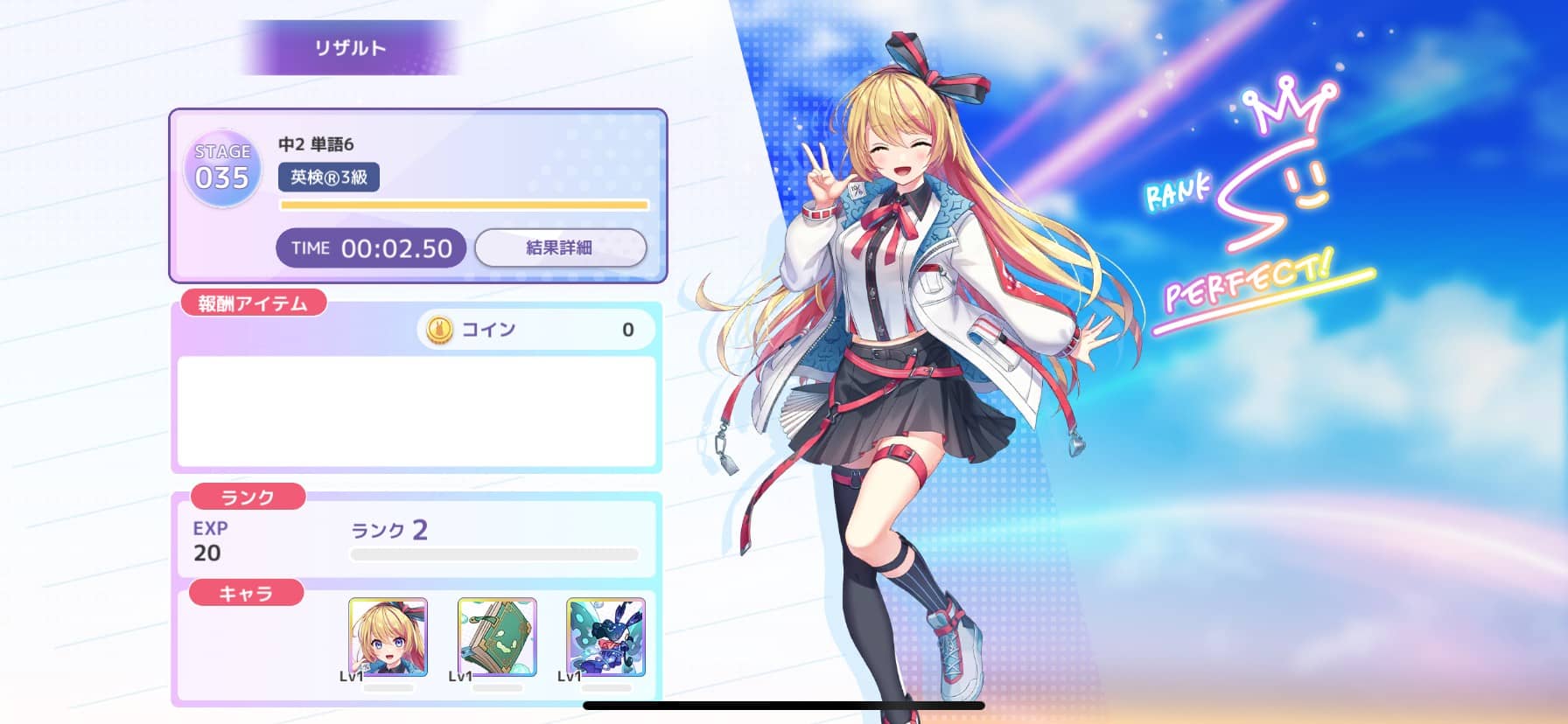Click the ランク rank section label
The image size is (1568, 724).
click(x=248, y=497)
